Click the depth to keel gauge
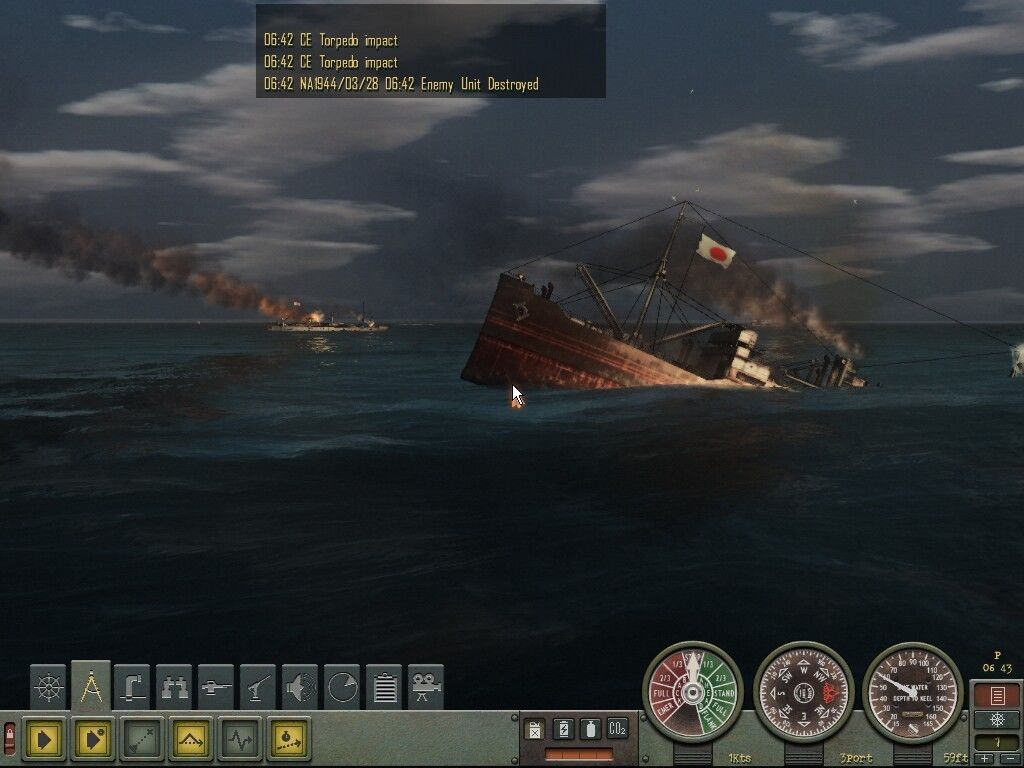 (912, 691)
